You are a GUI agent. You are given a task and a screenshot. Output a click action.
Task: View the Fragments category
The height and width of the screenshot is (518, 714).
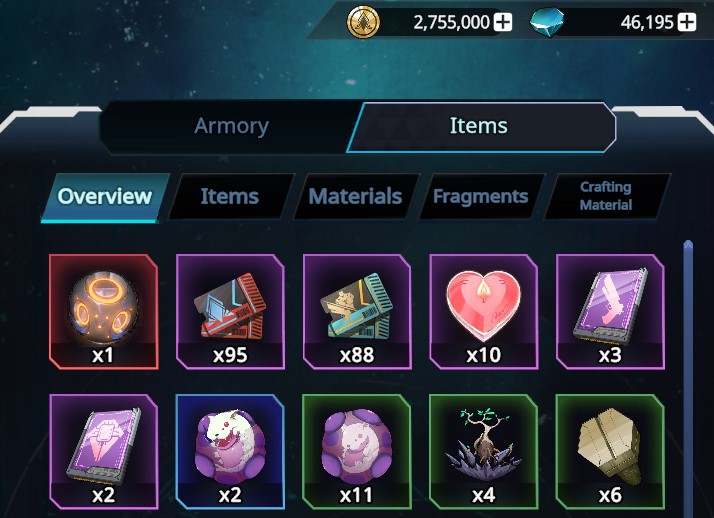tap(480, 197)
